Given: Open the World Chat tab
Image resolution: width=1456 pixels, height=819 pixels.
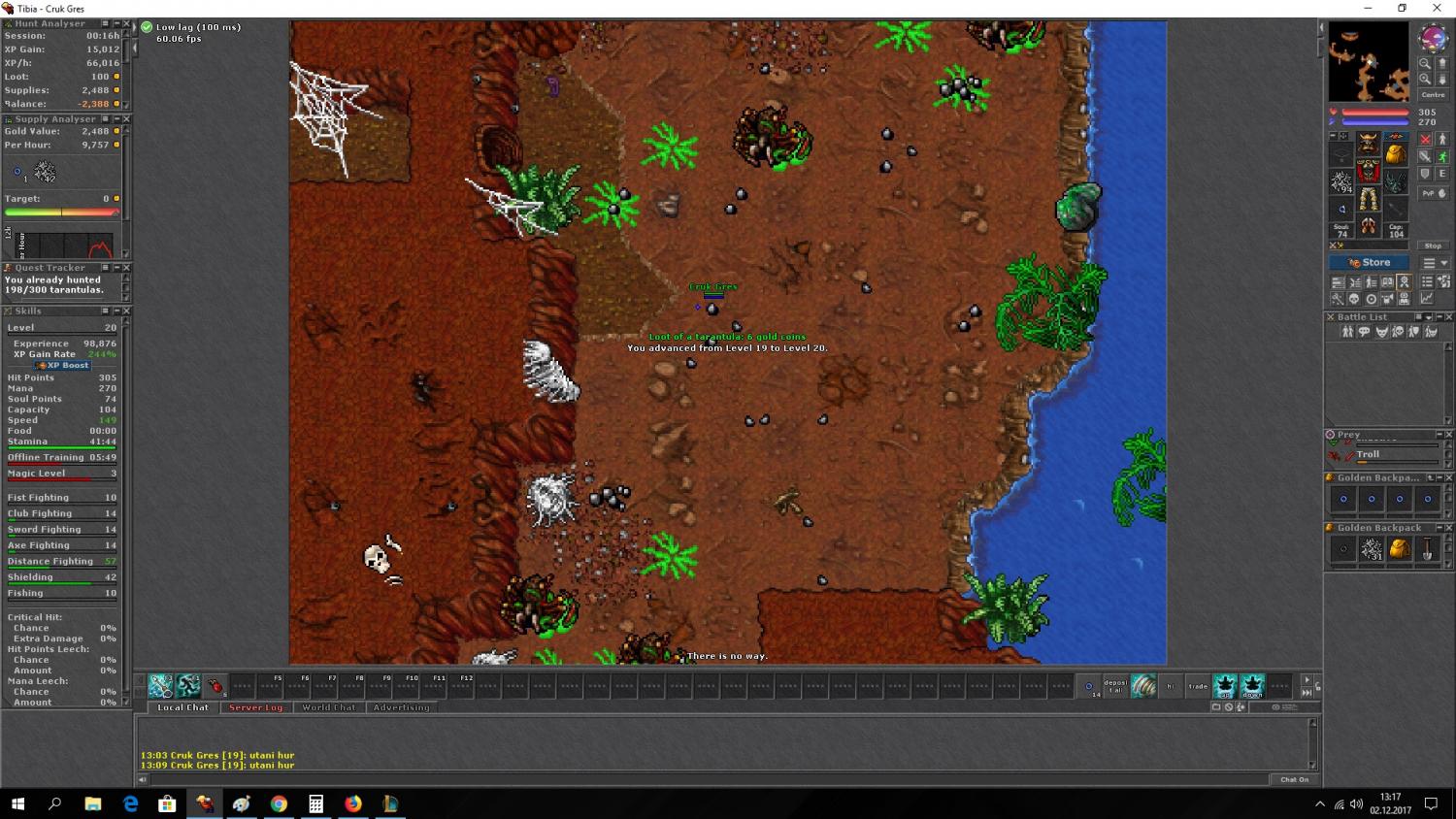Looking at the screenshot, I should [328, 707].
